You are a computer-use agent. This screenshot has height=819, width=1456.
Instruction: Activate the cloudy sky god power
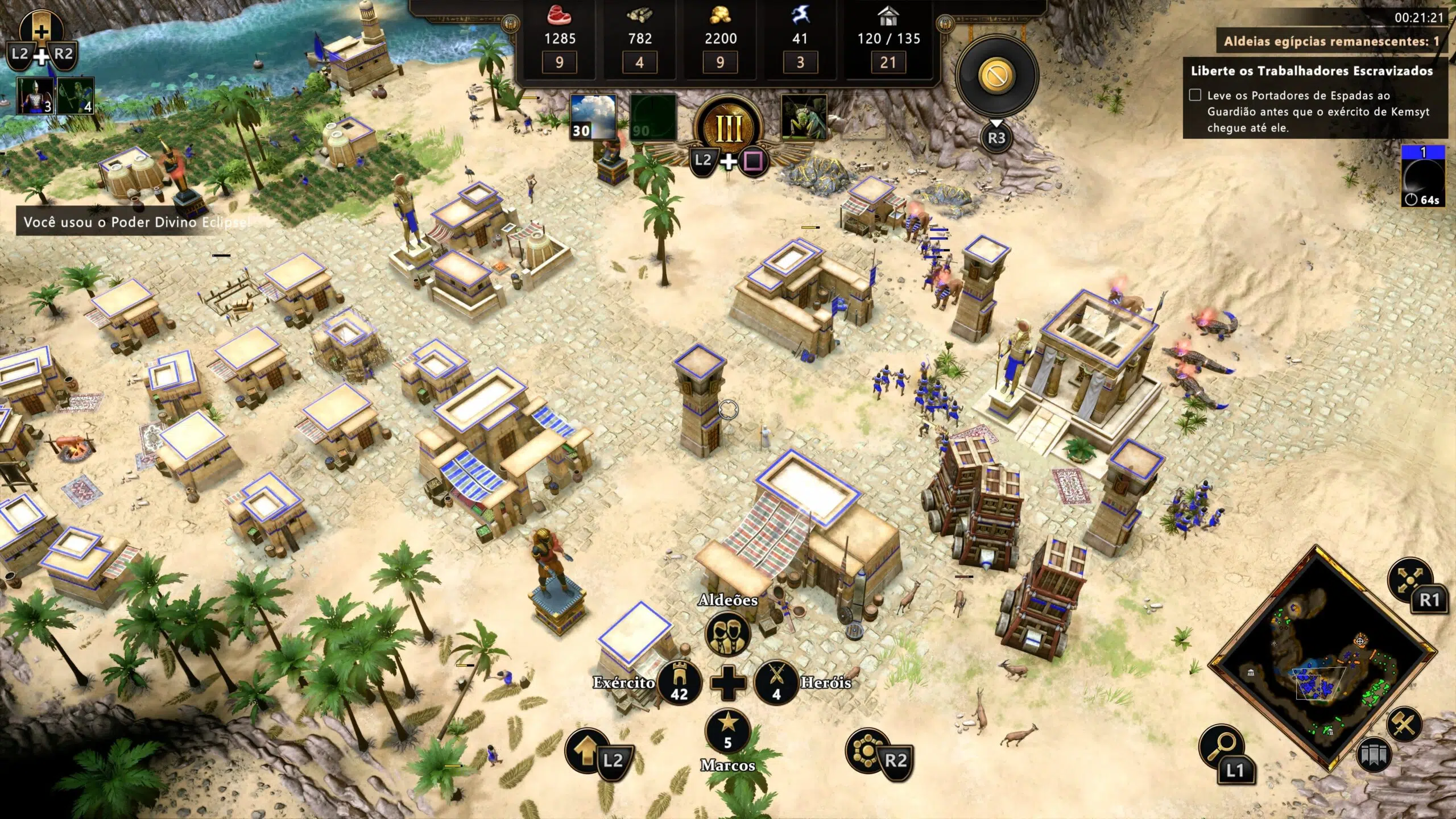tap(593, 118)
